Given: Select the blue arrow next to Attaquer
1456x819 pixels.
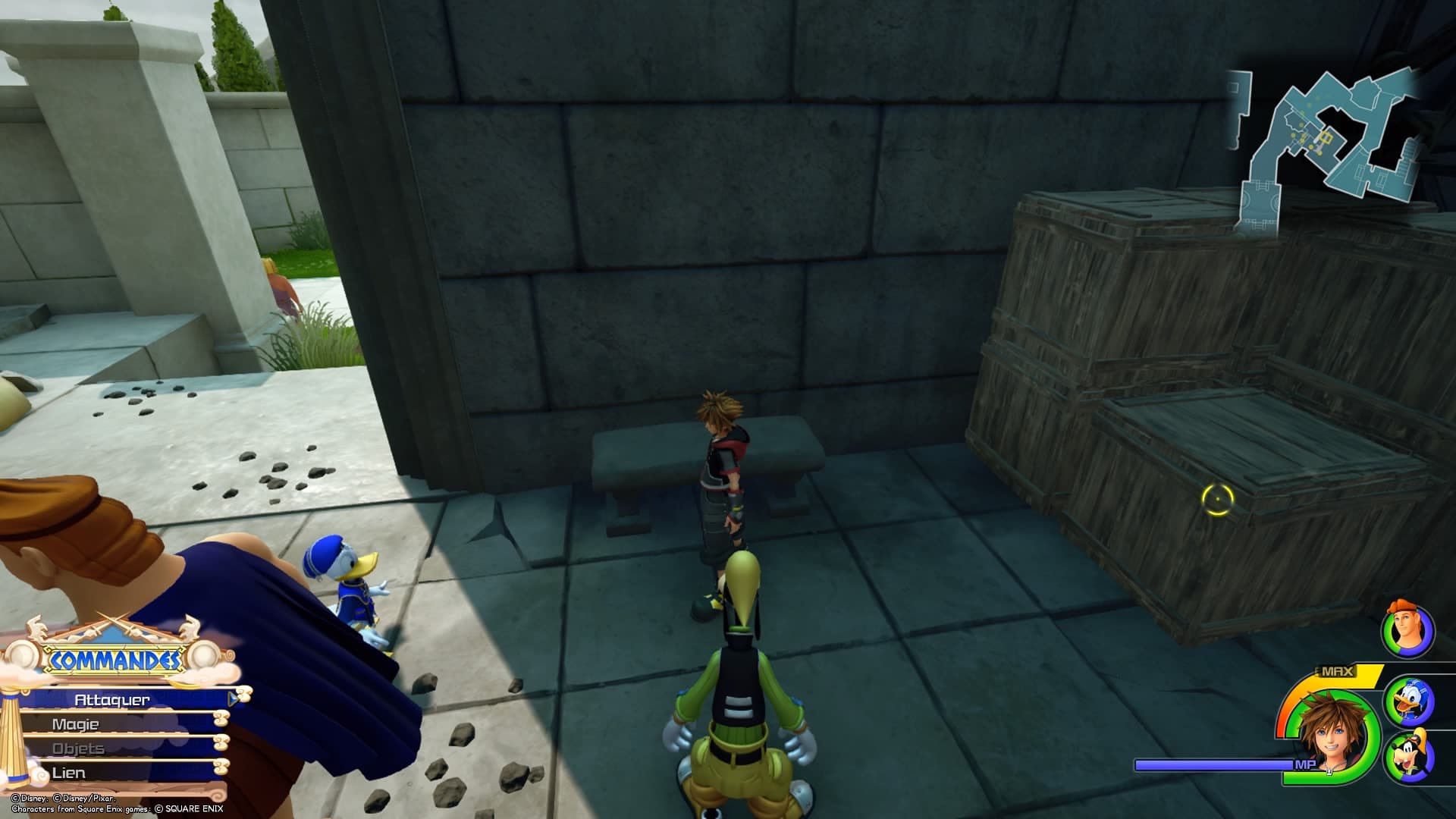Looking at the screenshot, I should coord(232,698).
